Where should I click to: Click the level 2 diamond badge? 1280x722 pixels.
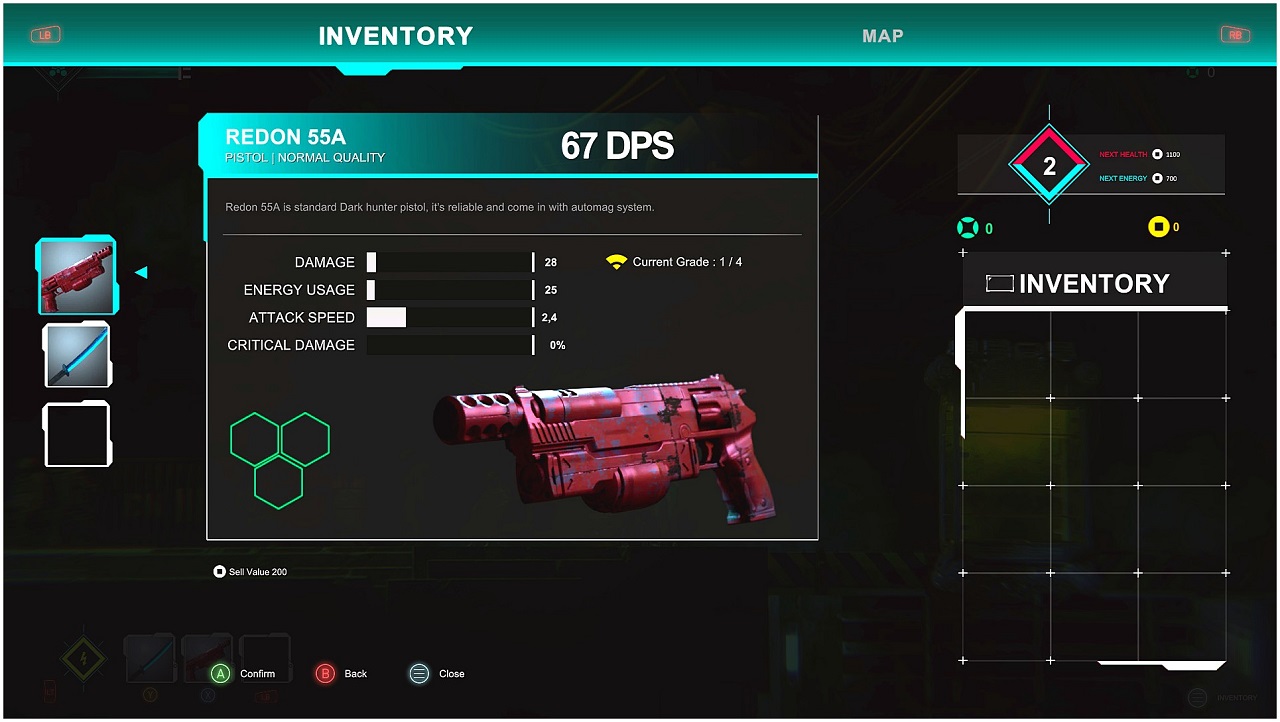point(1049,167)
